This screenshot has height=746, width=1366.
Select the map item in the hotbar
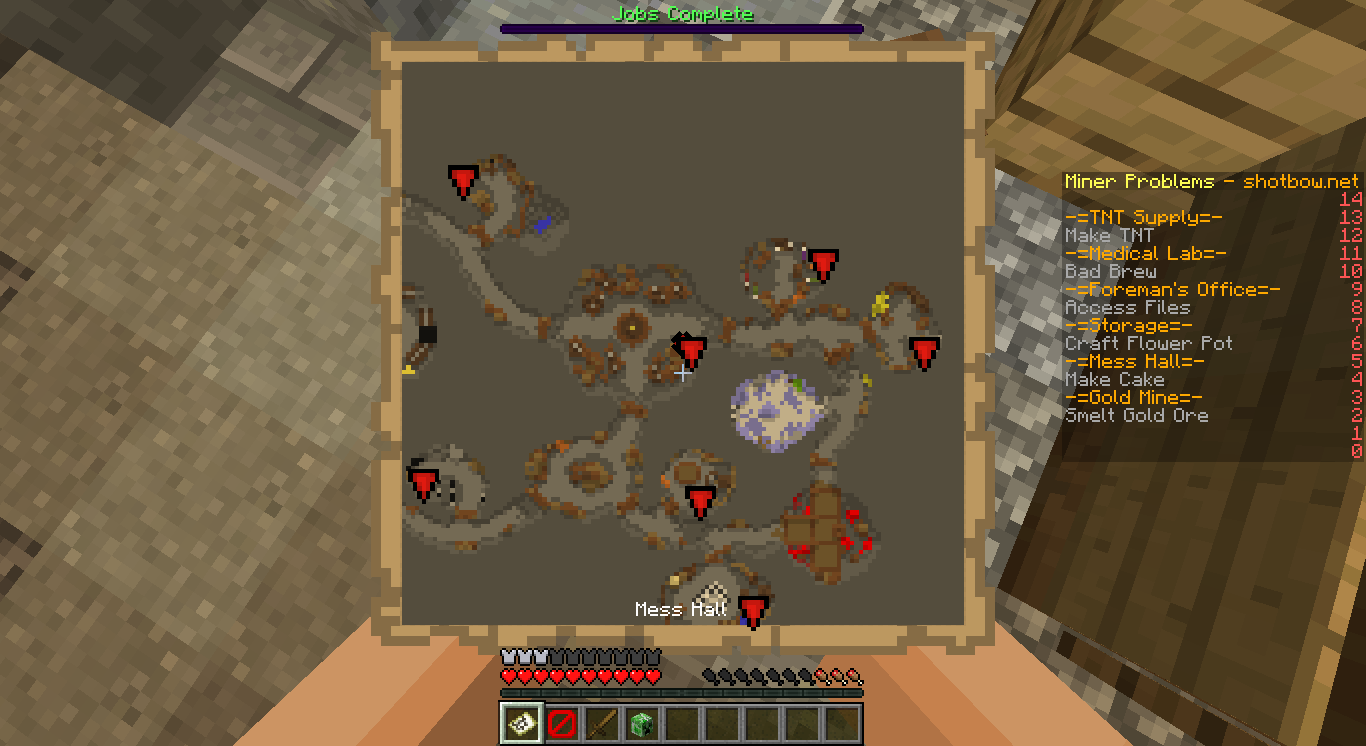521,723
